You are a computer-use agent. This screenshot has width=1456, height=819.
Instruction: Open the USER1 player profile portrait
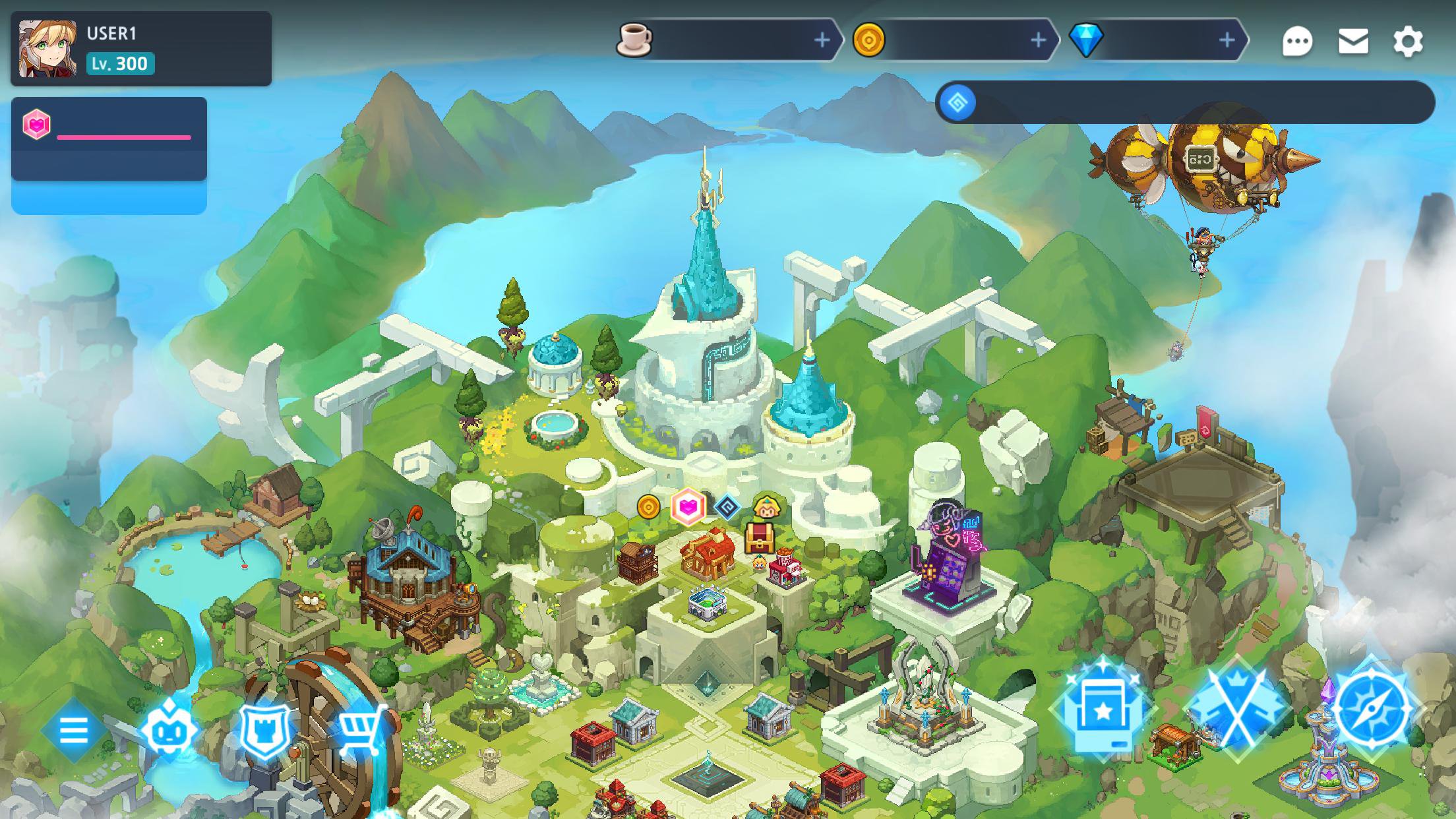coord(47,49)
